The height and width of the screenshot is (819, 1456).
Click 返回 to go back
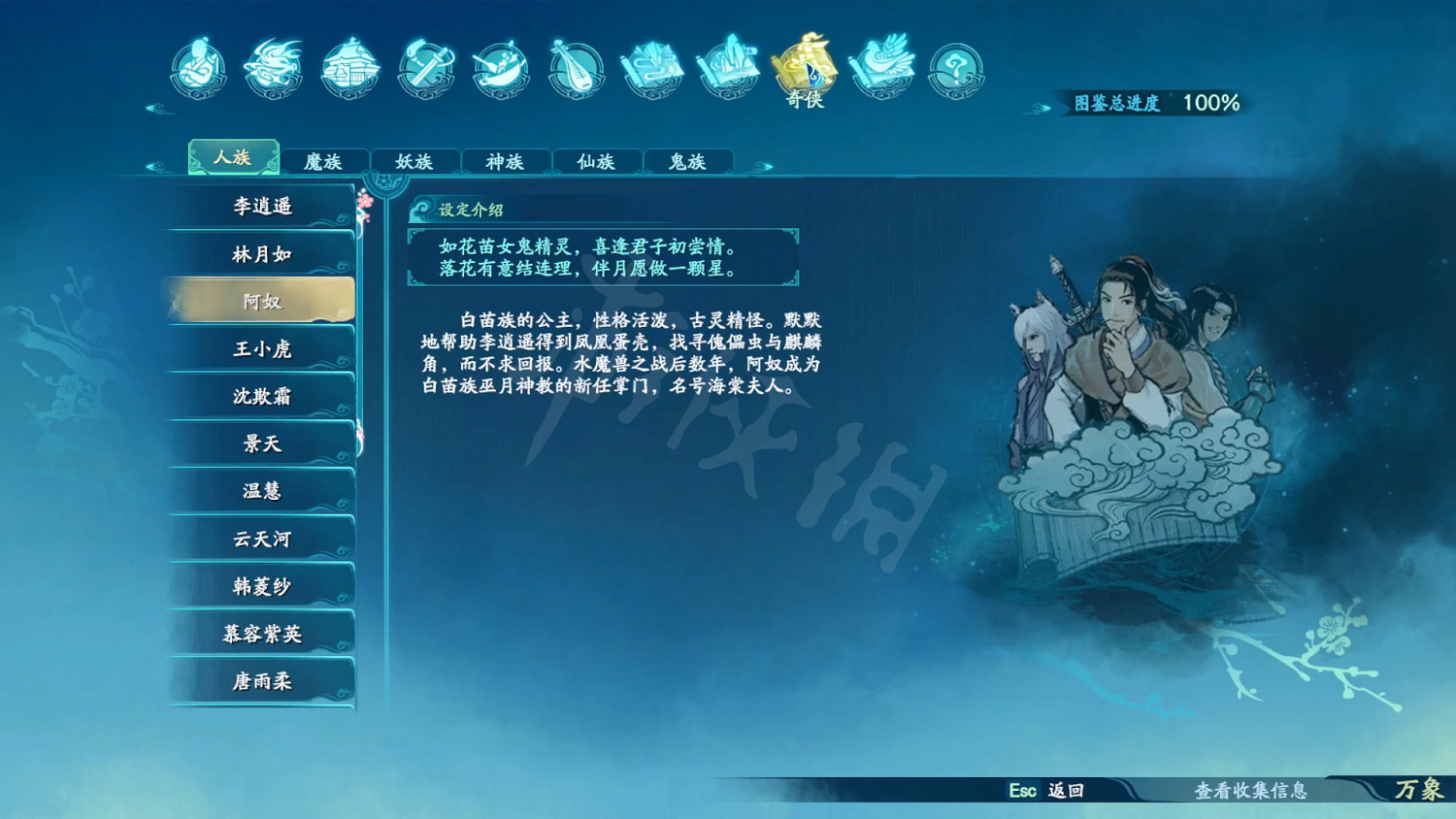1047,793
